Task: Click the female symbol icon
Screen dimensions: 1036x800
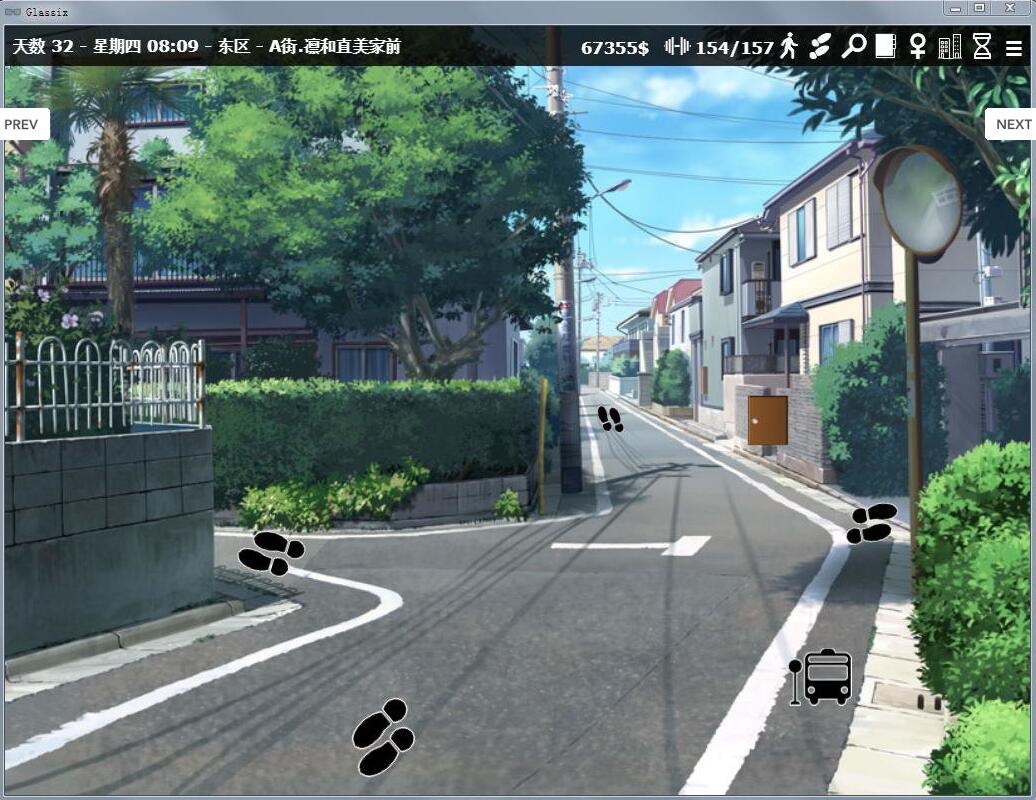Action: tap(917, 46)
